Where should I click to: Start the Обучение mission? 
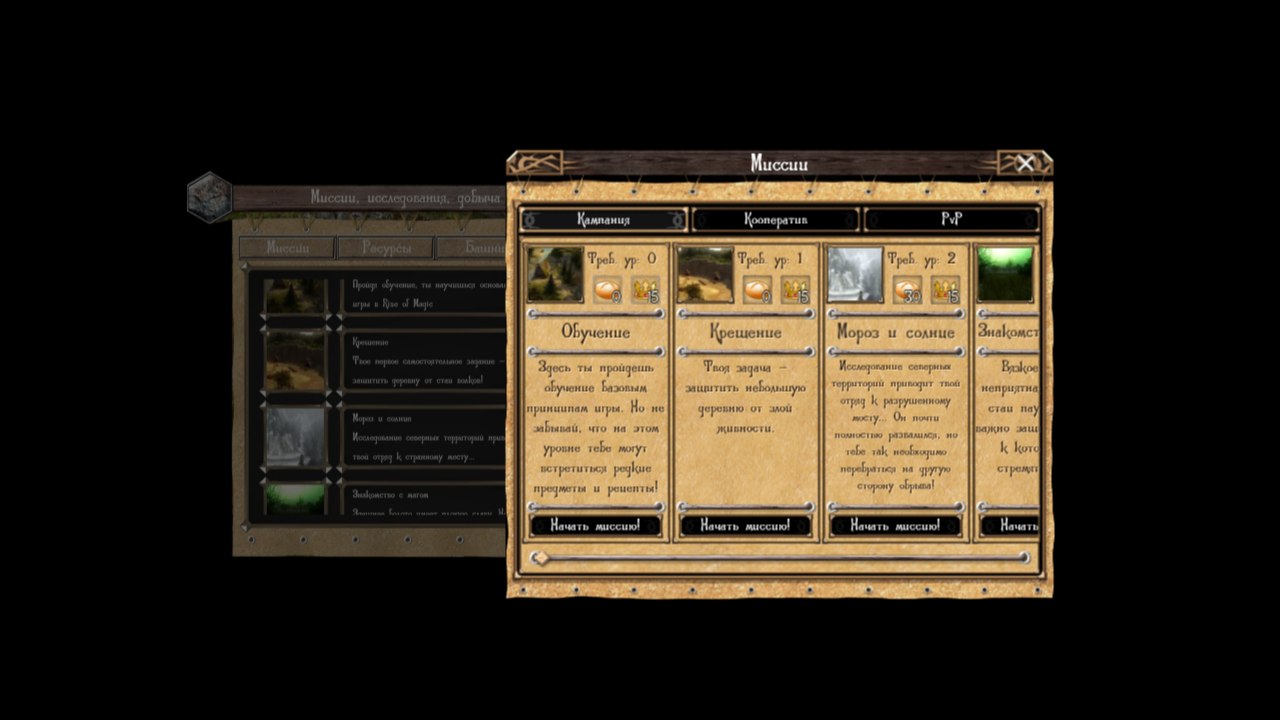click(595, 525)
